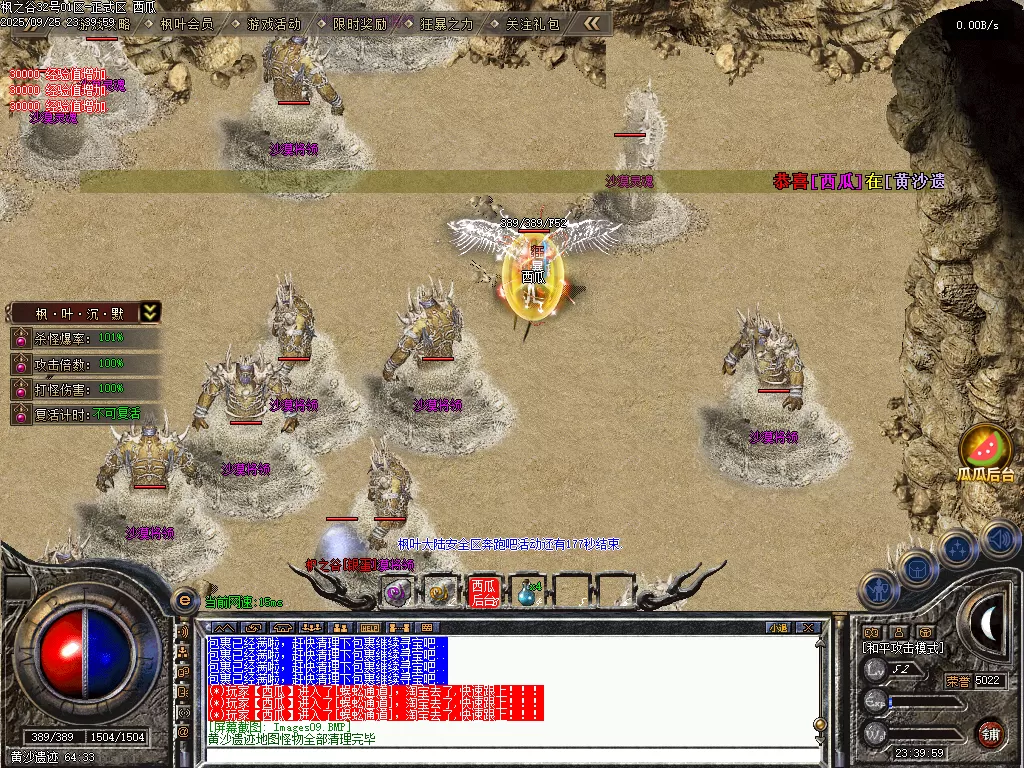Select the 限时奖励 timed rewards entry
The width and height of the screenshot is (1024, 768).
(x=359, y=24)
